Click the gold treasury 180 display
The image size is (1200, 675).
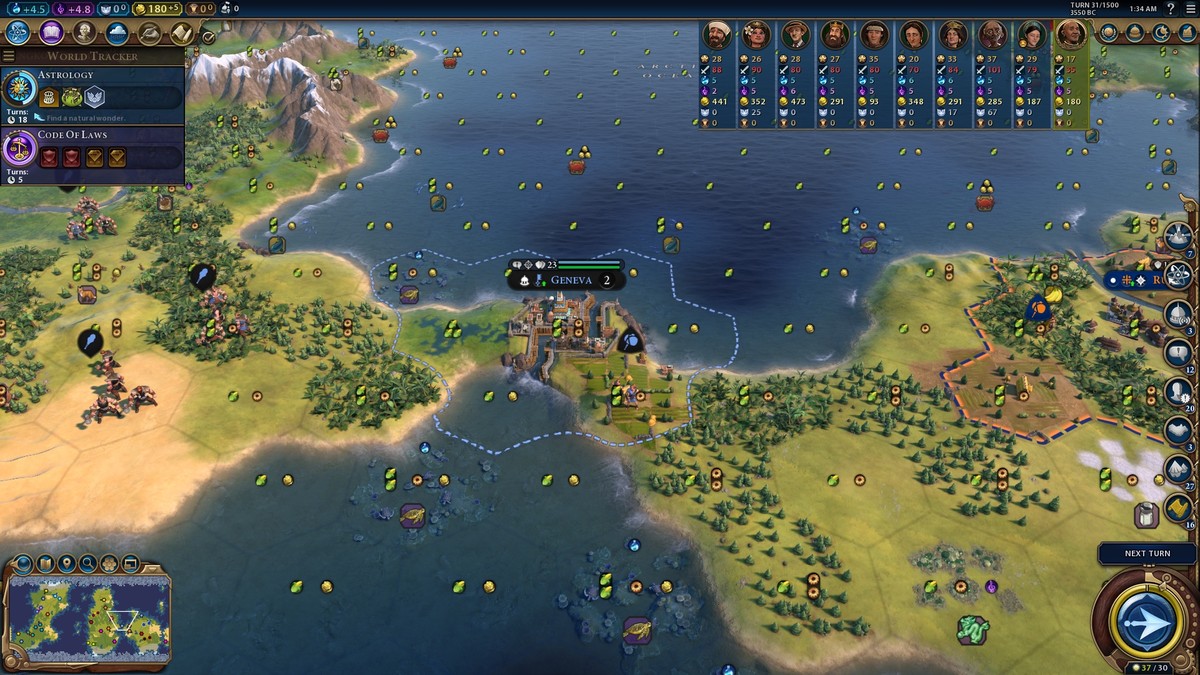tap(156, 9)
